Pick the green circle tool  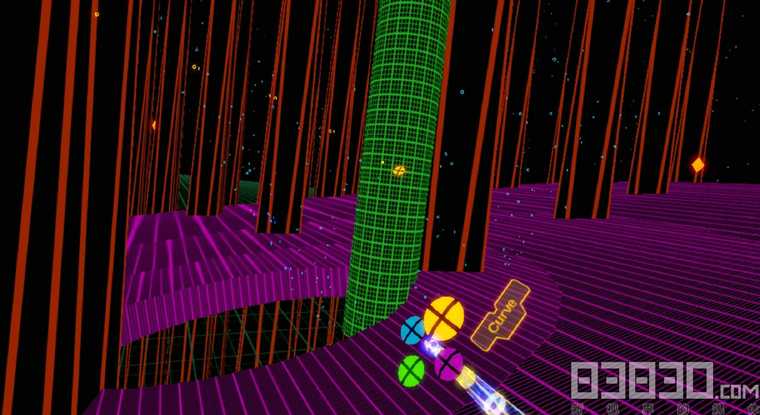(x=411, y=370)
